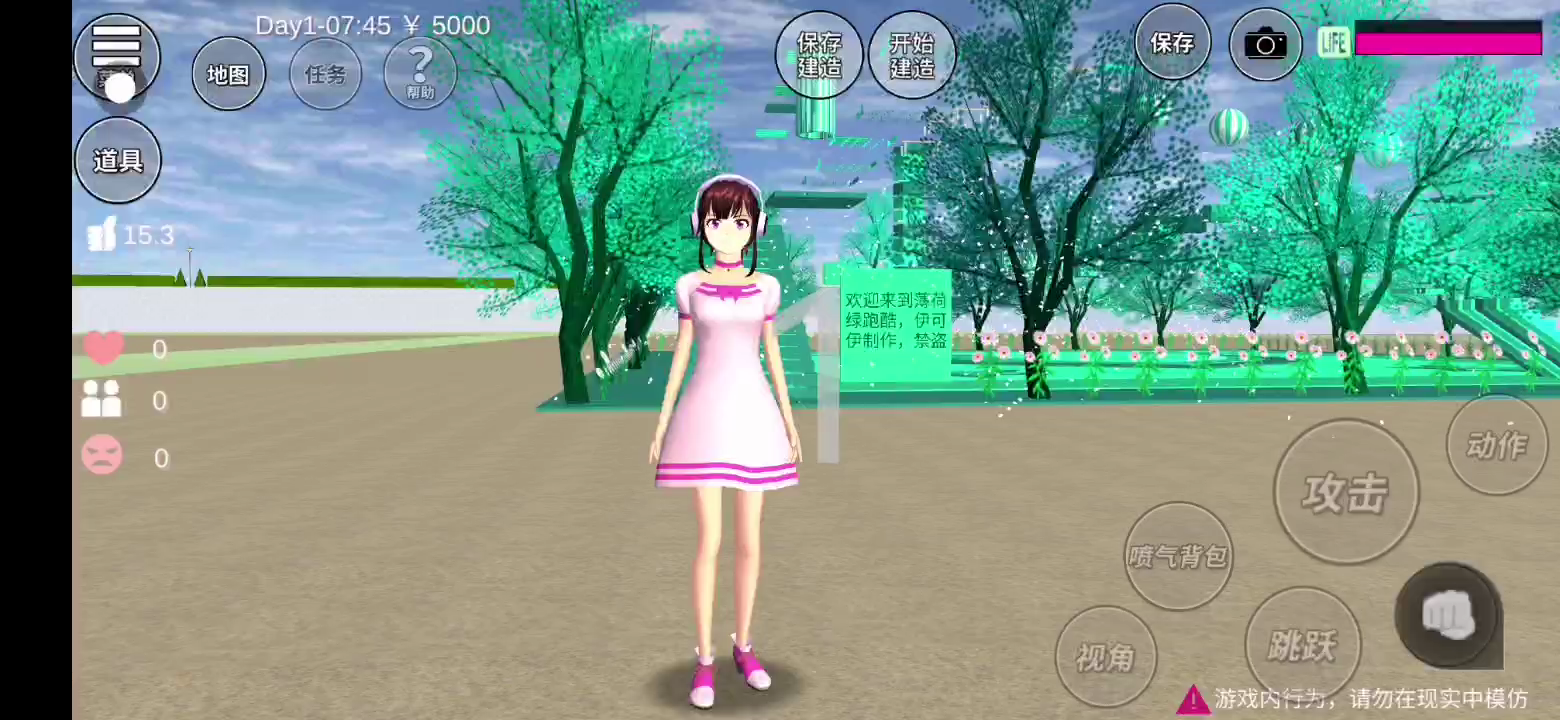Click the 保存建造 save build button
This screenshot has width=1560, height=720.
pos(819,55)
